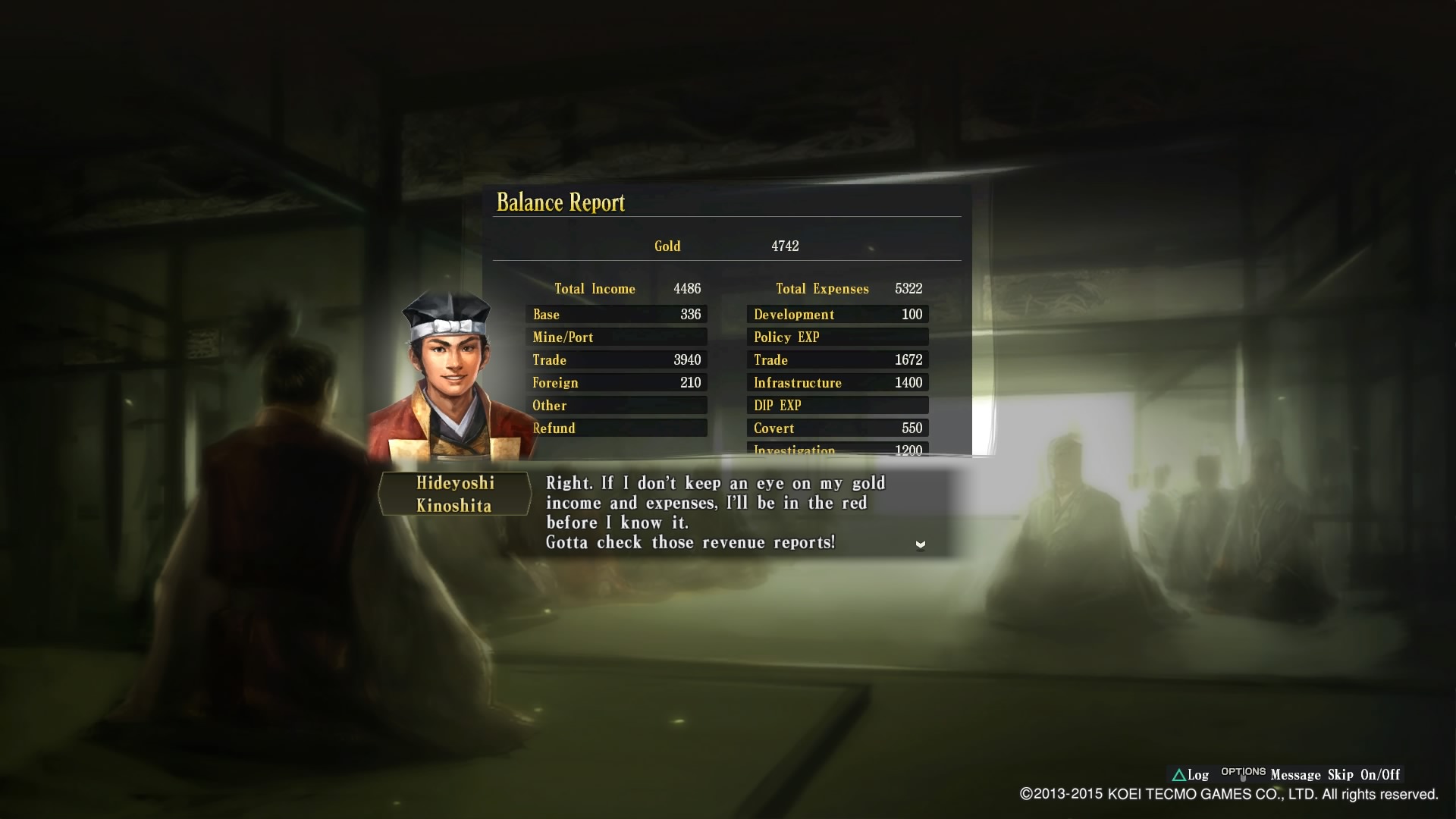This screenshot has height=819, width=1456.
Task: Select the Gold total display
Action: [x=667, y=246]
